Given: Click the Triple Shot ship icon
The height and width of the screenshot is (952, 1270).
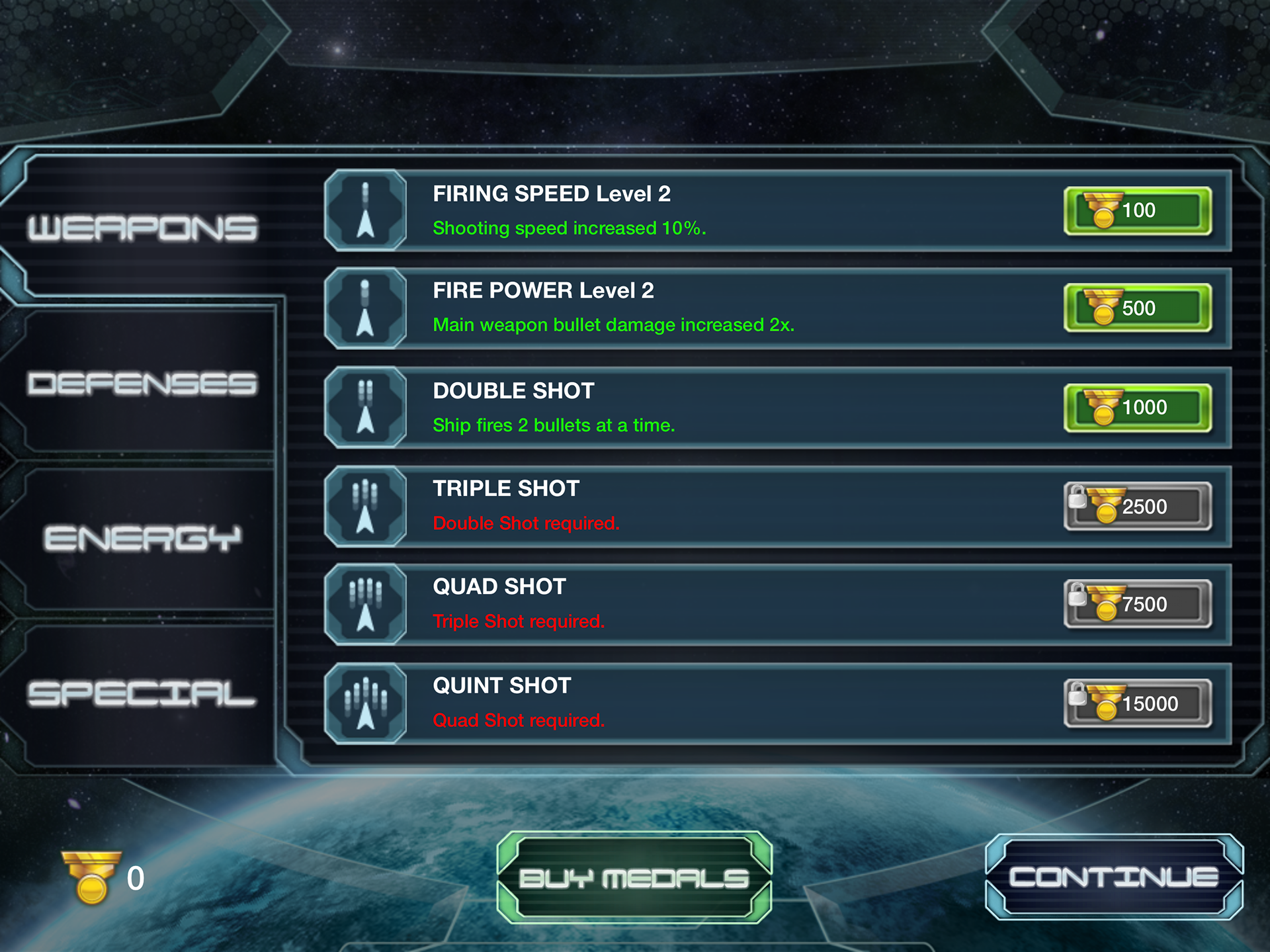Looking at the screenshot, I should click(x=366, y=507).
